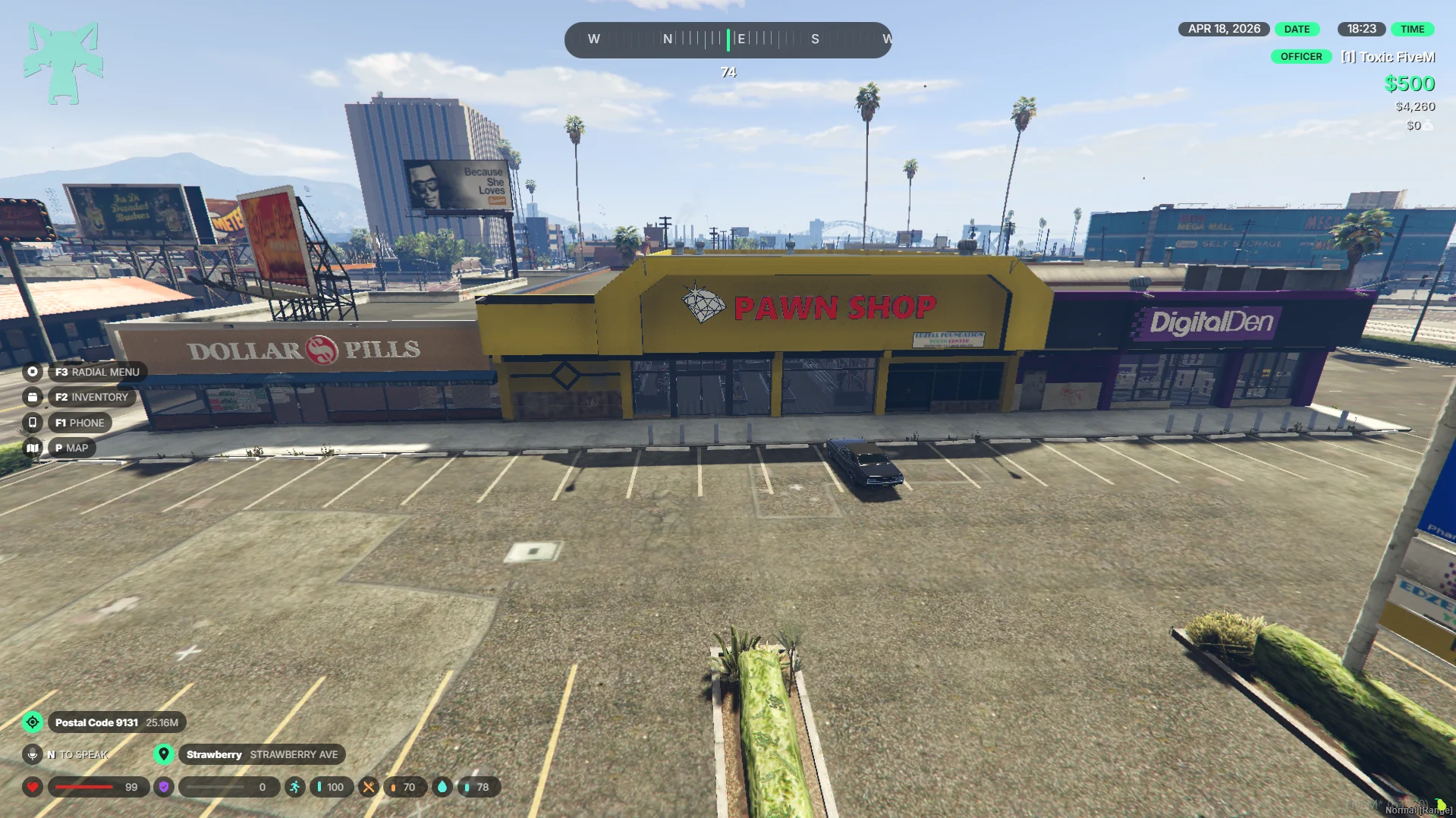1456x818 pixels.
Task: Click the purple armor shield icon
Action: [x=164, y=787]
